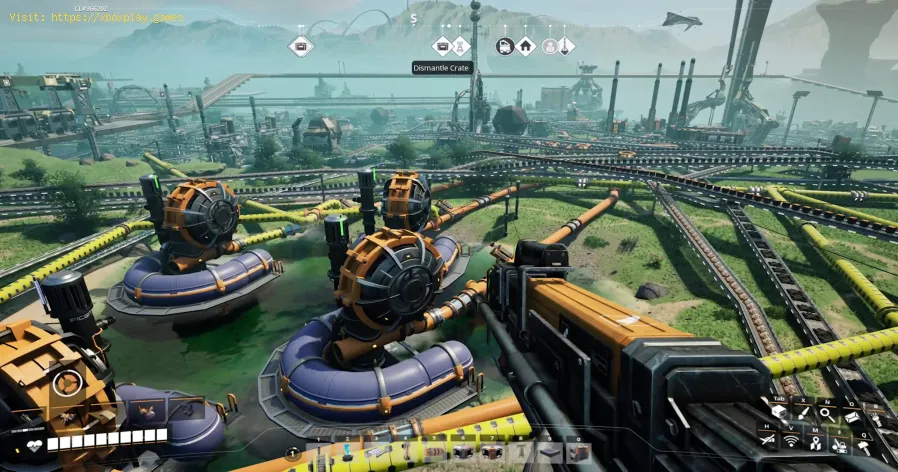The image size is (898, 472).
Task: Select hotbar slot 9 foundation
Action: [x=547, y=451]
